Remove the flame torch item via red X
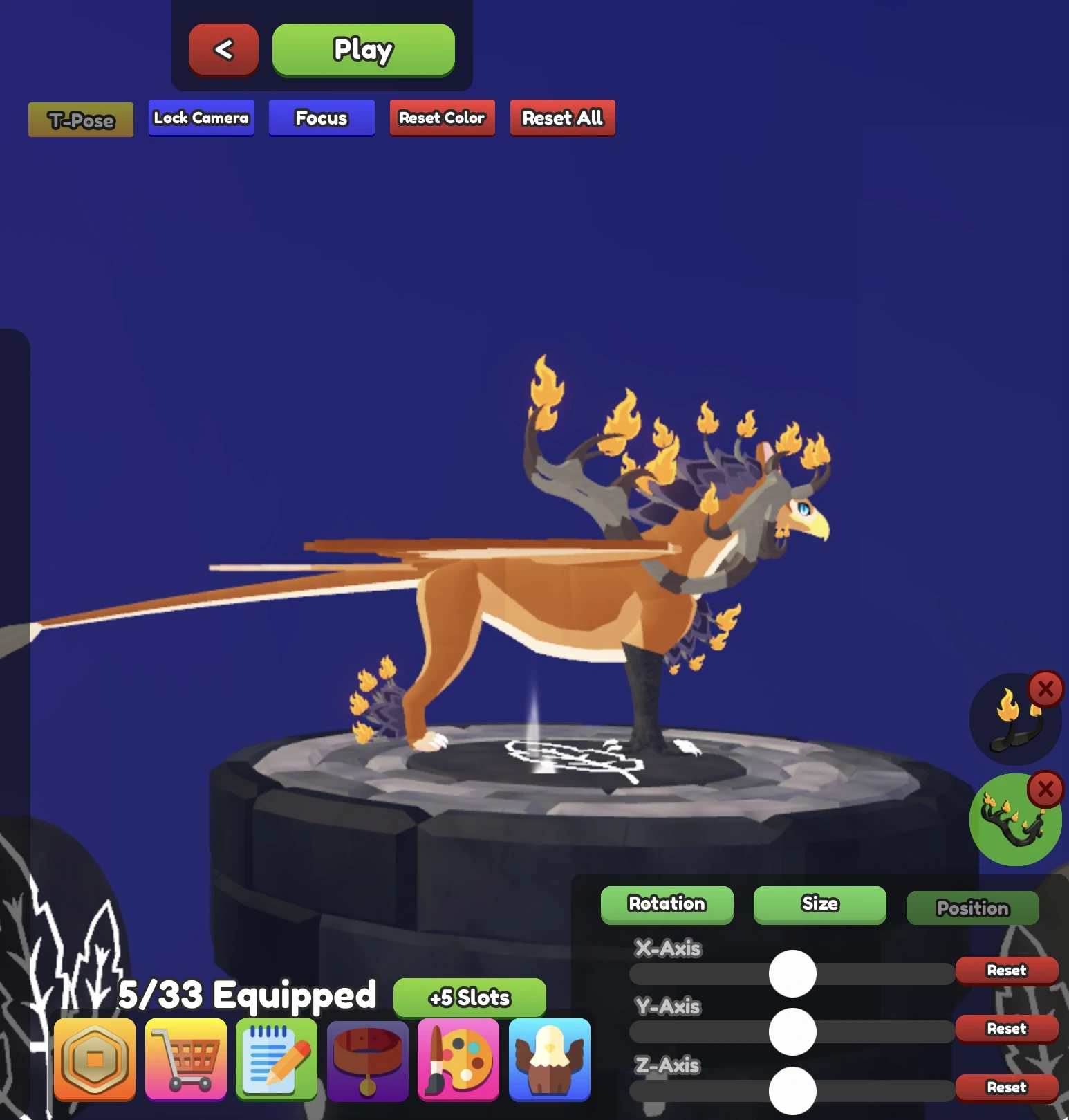 (x=1046, y=689)
